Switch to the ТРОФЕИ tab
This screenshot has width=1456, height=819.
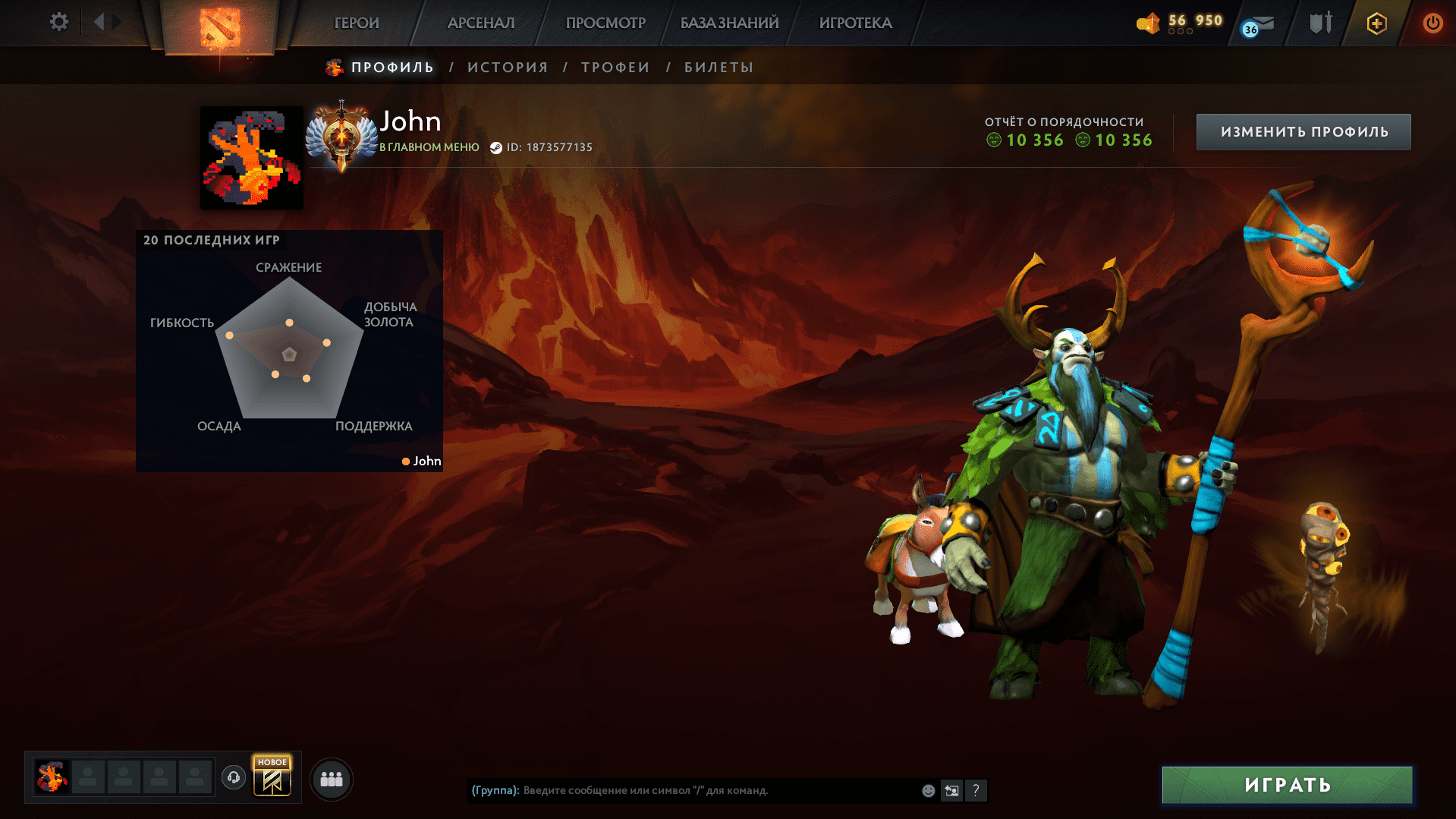pos(615,67)
